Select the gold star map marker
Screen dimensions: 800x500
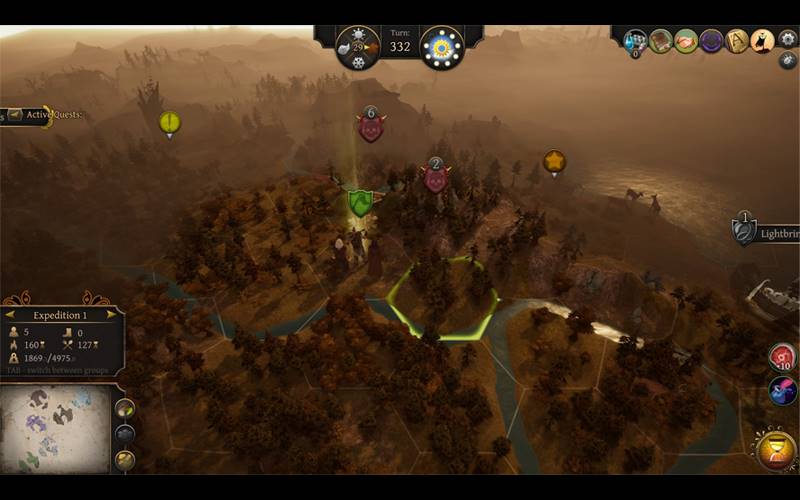coord(554,161)
